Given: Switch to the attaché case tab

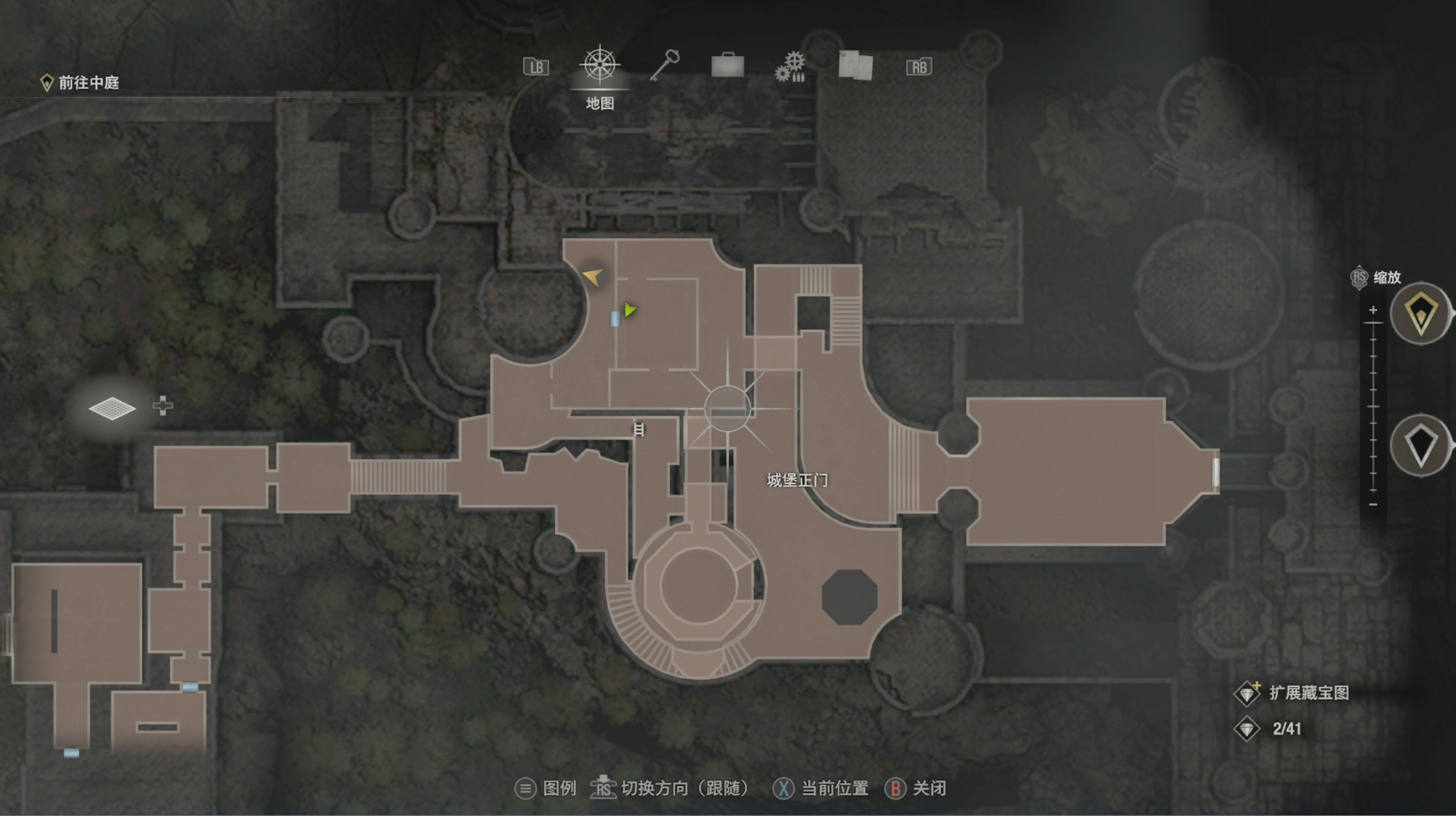Looking at the screenshot, I should click(728, 65).
